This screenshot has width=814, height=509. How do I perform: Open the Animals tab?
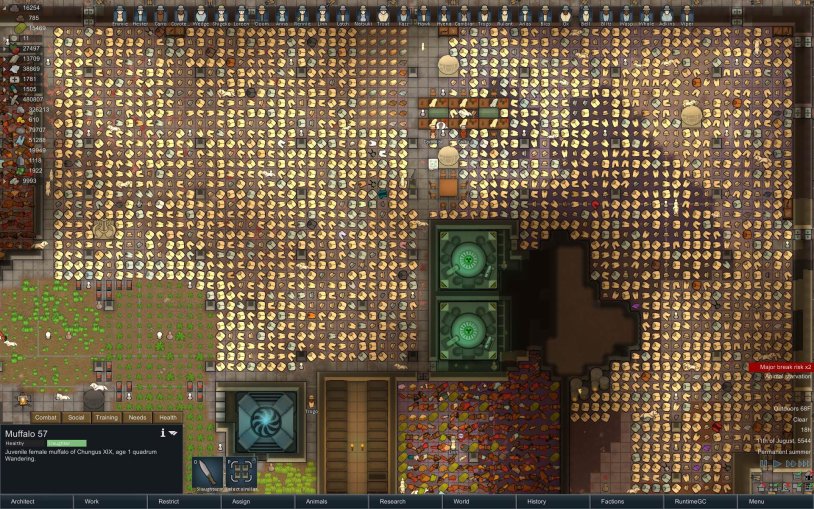tap(317, 501)
